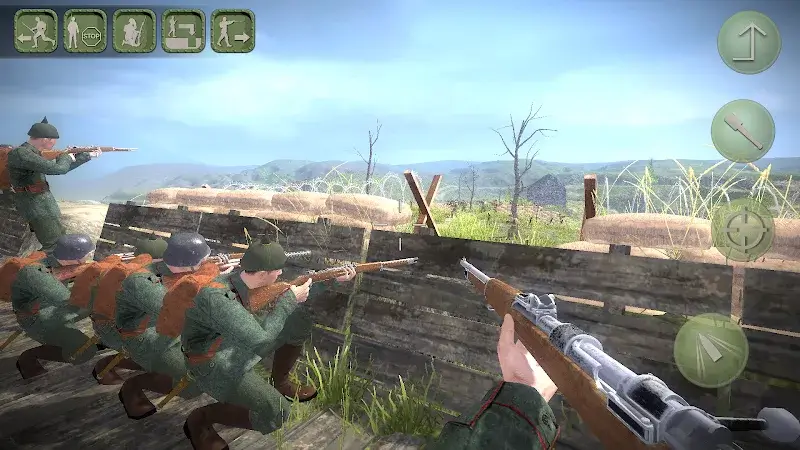800x450 pixels.
Task: Order squad into the trench icon
Action: tap(183, 31)
